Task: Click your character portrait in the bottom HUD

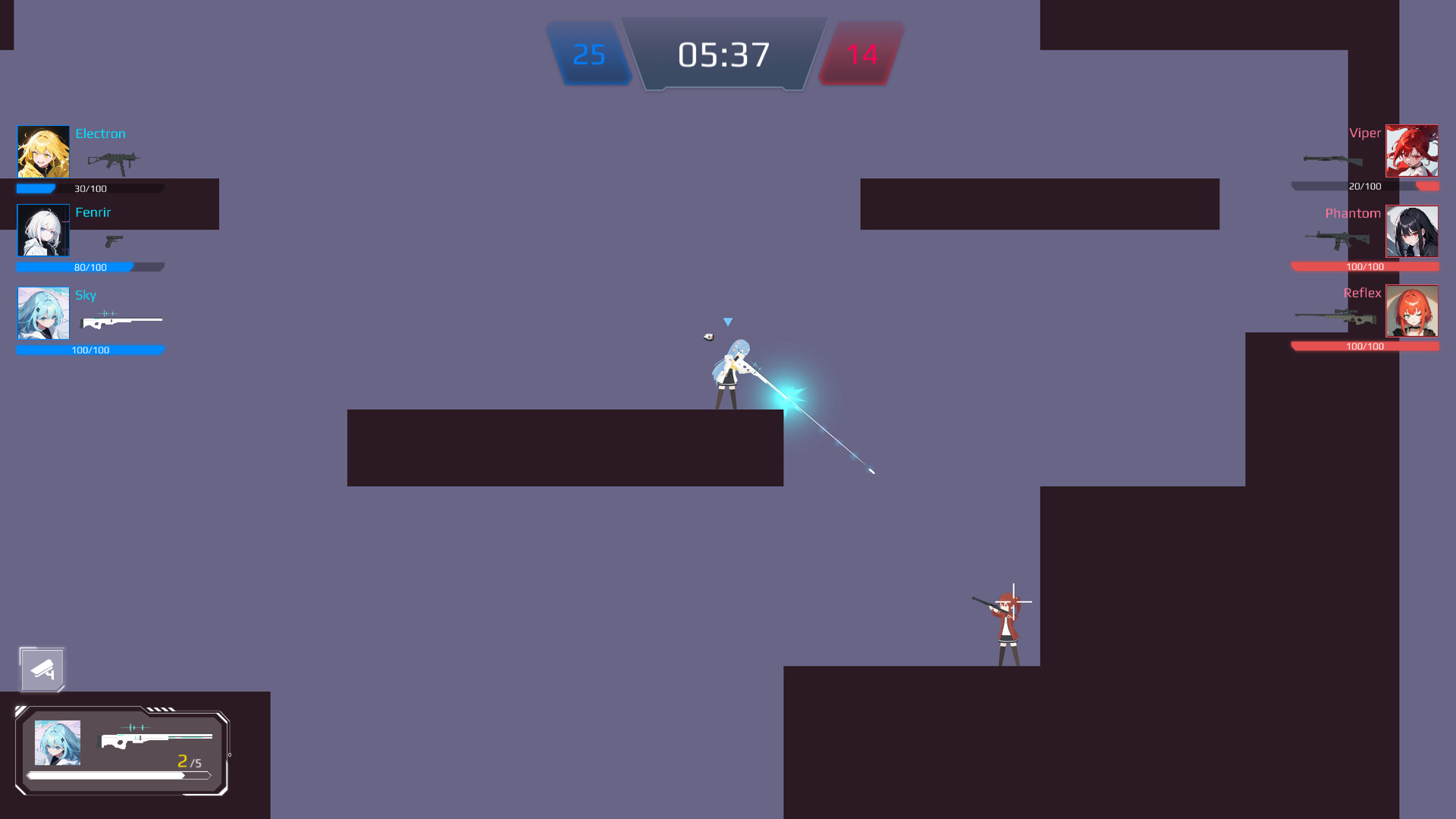Action: click(x=58, y=744)
